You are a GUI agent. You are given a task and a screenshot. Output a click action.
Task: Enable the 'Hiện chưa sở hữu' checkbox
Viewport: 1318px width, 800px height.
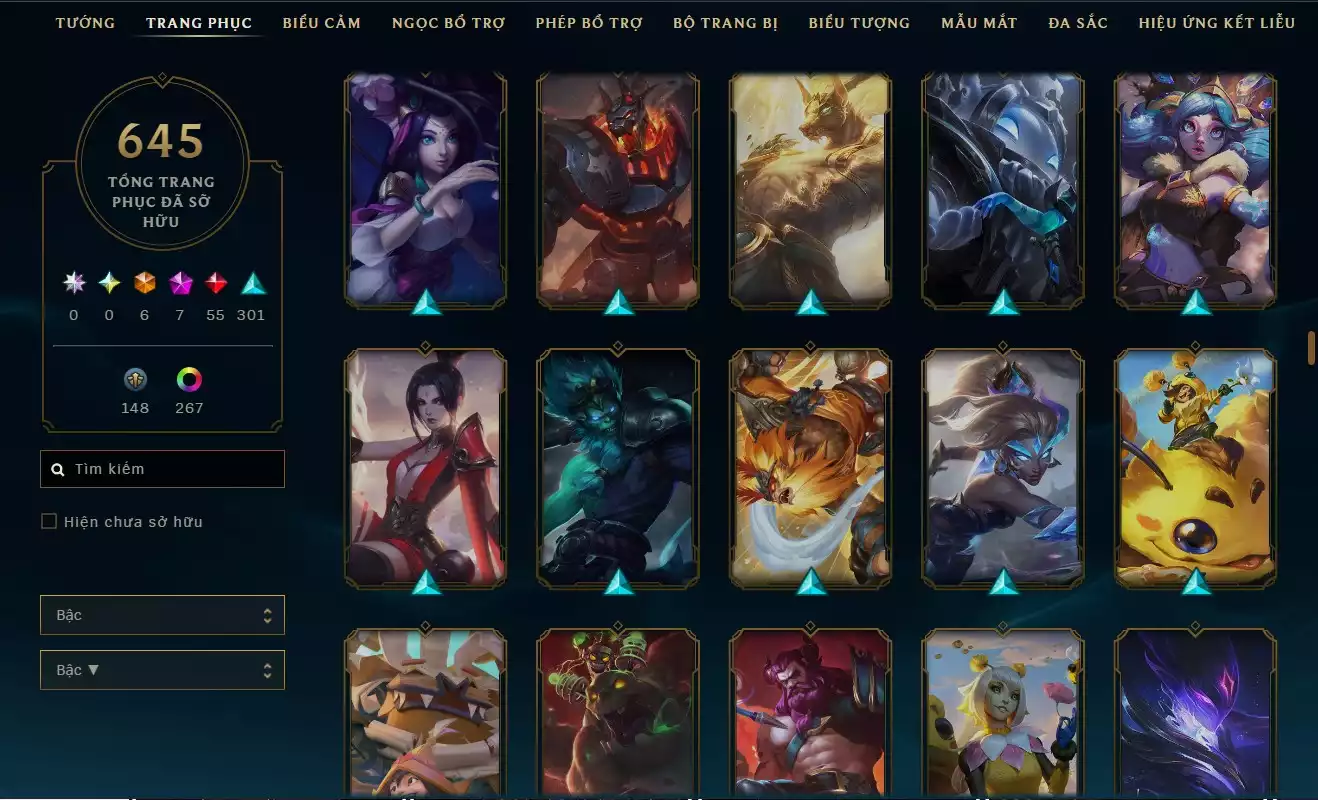pyautogui.click(x=46, y=521)
